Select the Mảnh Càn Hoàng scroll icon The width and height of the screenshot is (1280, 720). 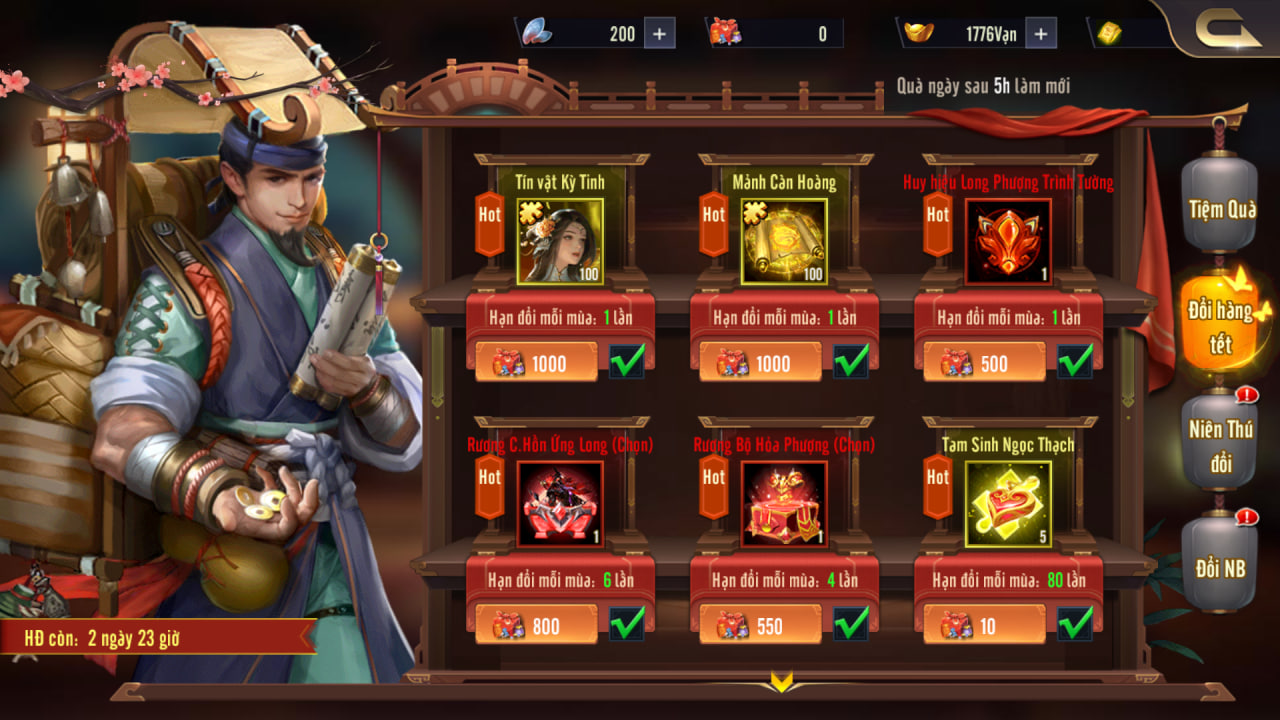click(784, 241)
